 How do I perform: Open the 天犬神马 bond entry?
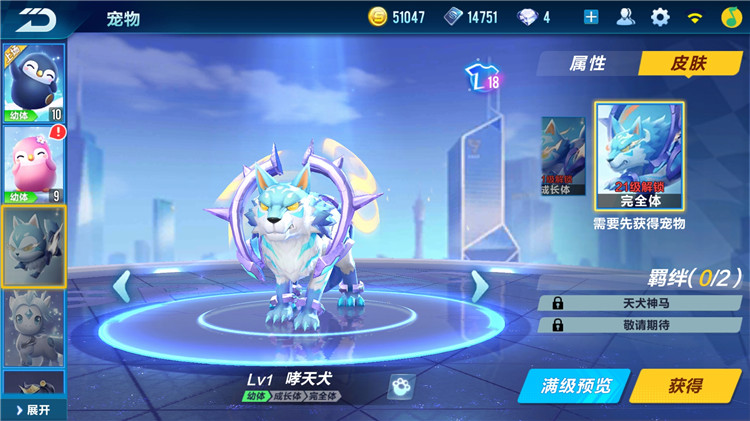641,303
